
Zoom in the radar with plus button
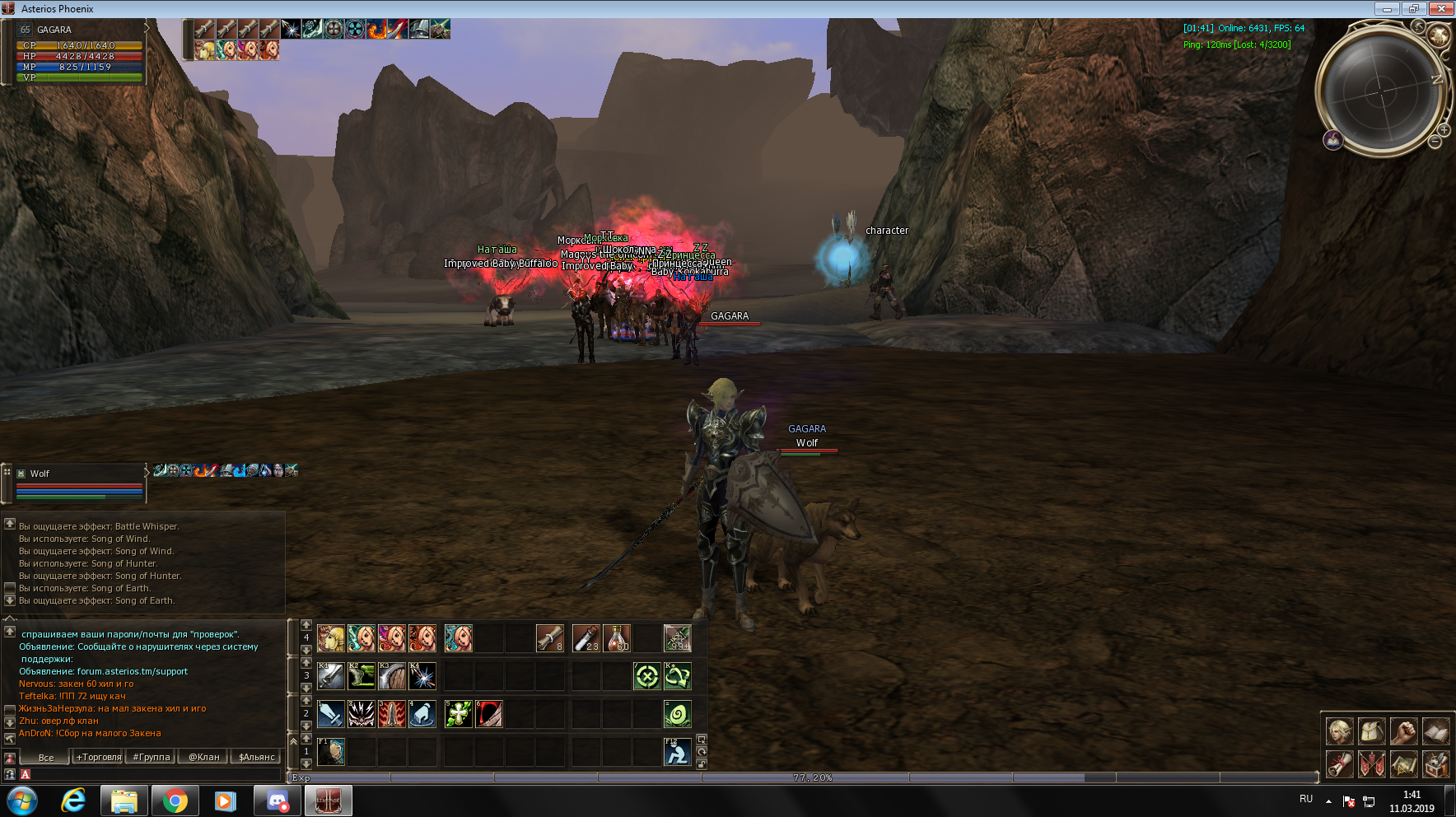pyautogui.click(x=1444, y=130)
